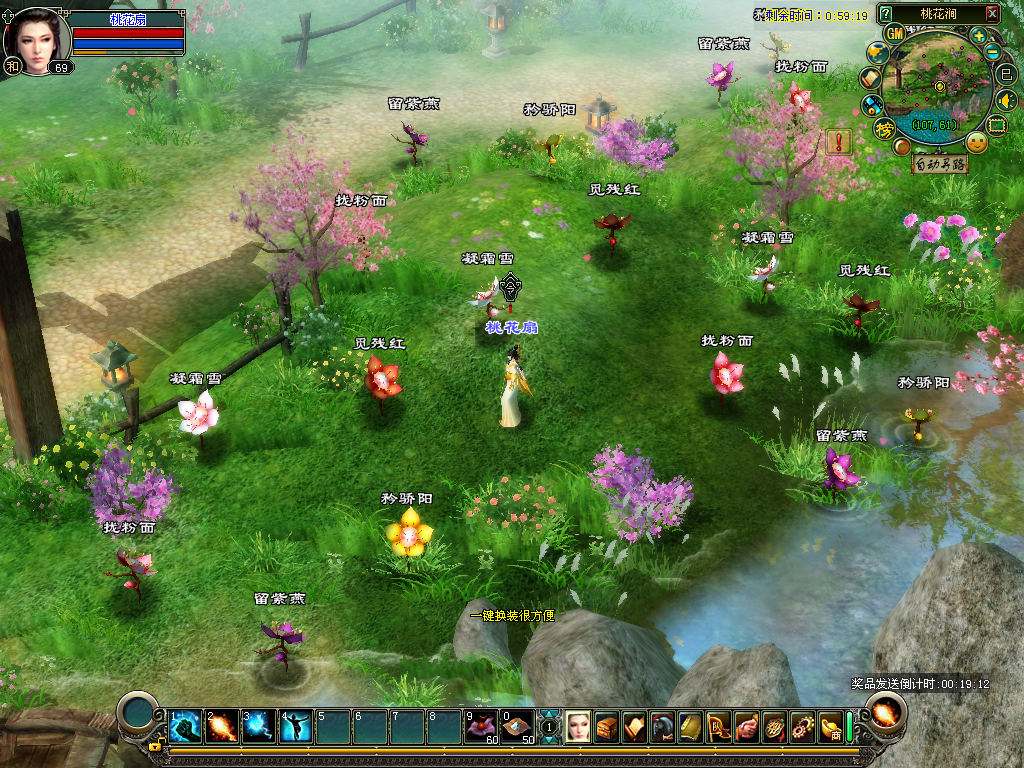Open the smiley face emote button
The image size is (1024, 768).
point(977,142)
